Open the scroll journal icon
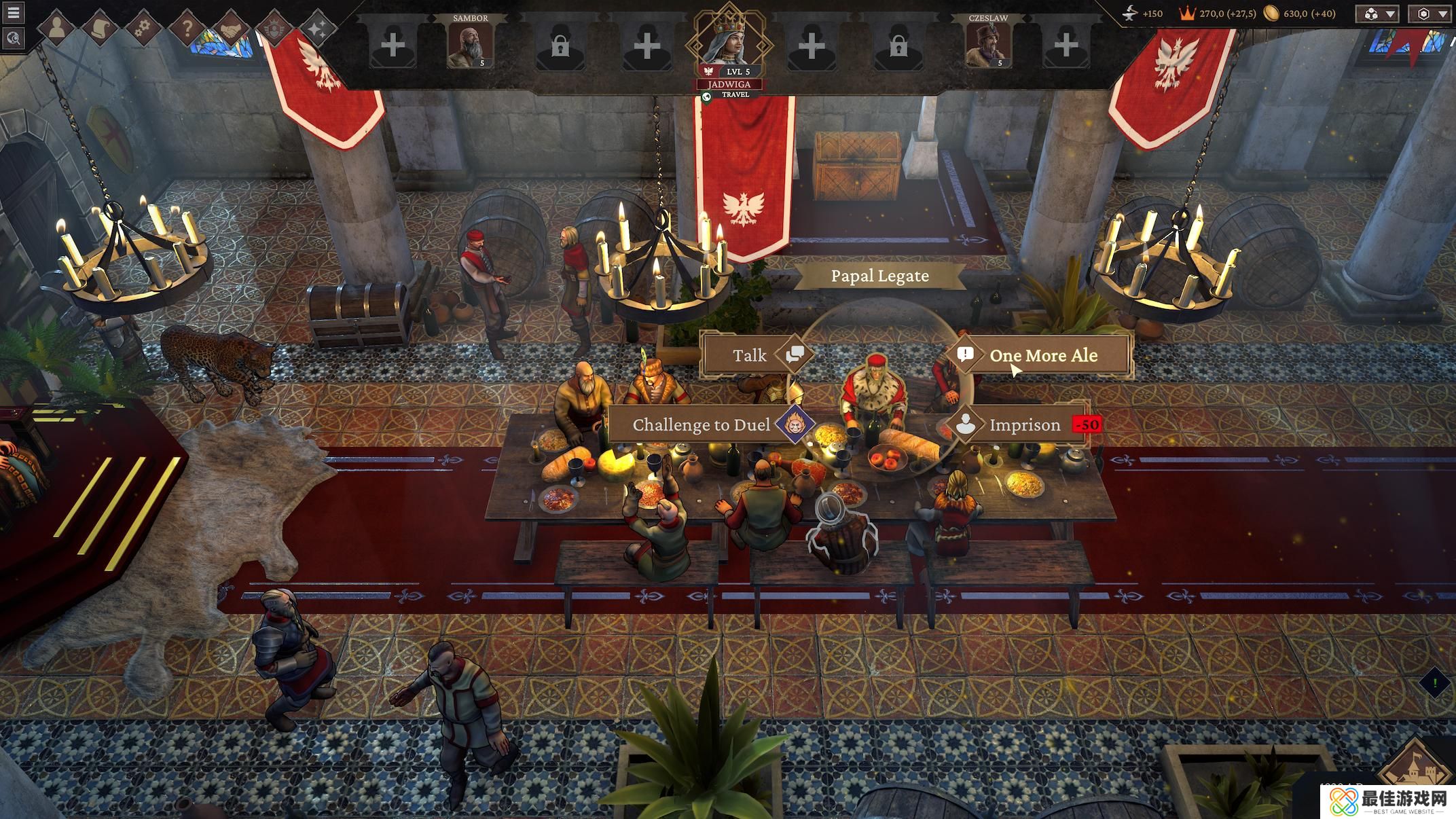The image size is (1456, 819). pyautogui.click(x=101, y=29)
